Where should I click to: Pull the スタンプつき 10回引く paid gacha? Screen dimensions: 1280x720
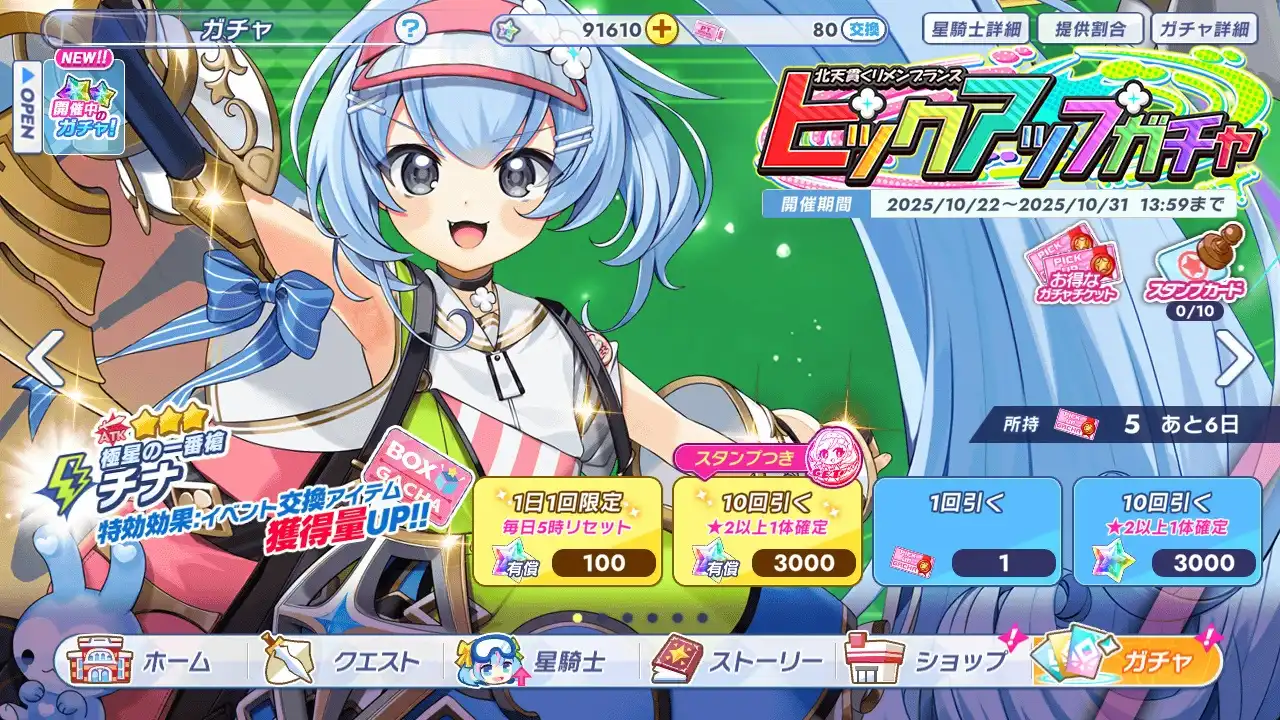tap(767, 531)
